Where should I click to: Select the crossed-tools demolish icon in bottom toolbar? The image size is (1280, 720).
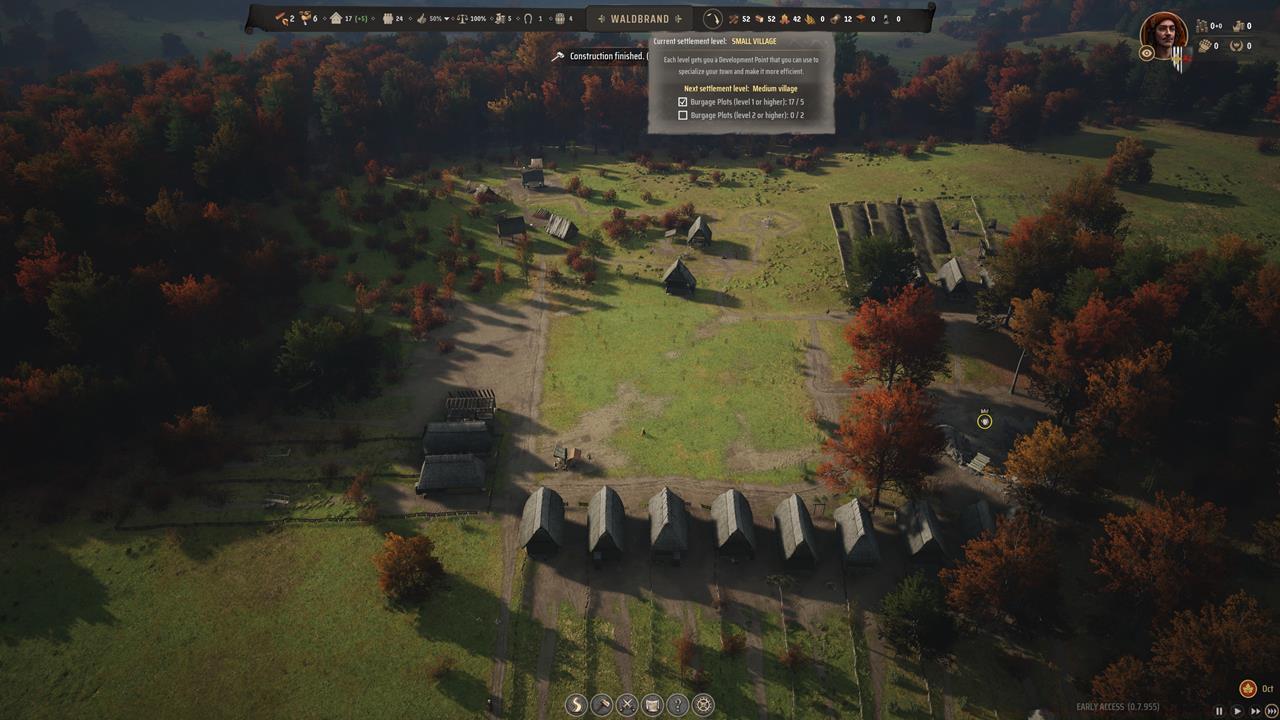pos(627,705)
